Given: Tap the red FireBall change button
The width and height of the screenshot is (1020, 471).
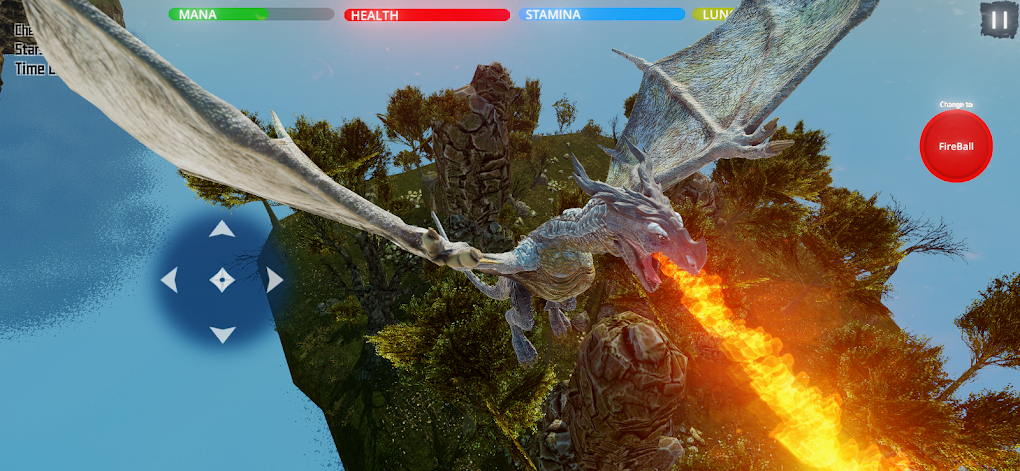Looking at the screenshot, I should (956, 146).
